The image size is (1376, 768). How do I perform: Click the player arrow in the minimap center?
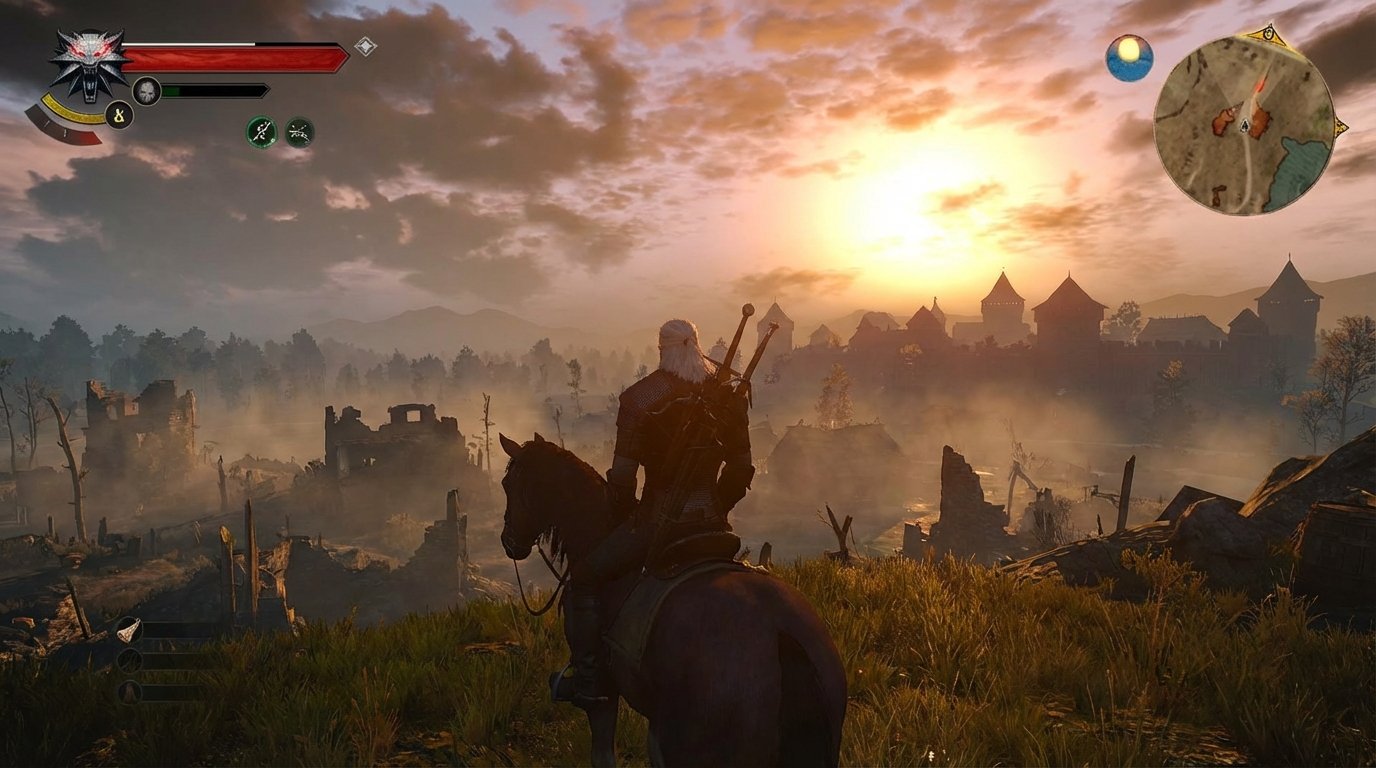(x=1245, y=123)
